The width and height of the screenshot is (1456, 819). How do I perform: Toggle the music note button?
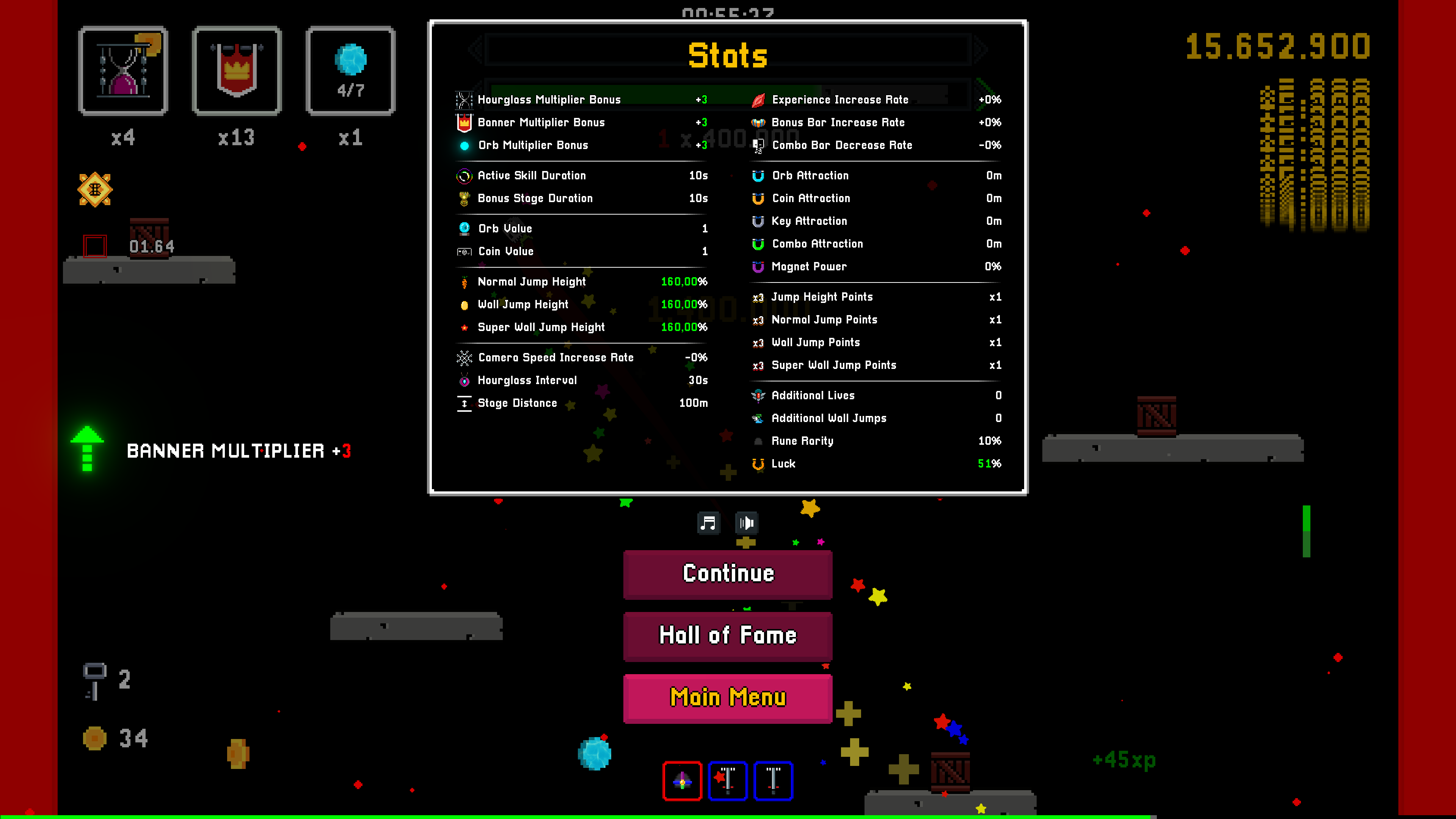tap(709, 523)
